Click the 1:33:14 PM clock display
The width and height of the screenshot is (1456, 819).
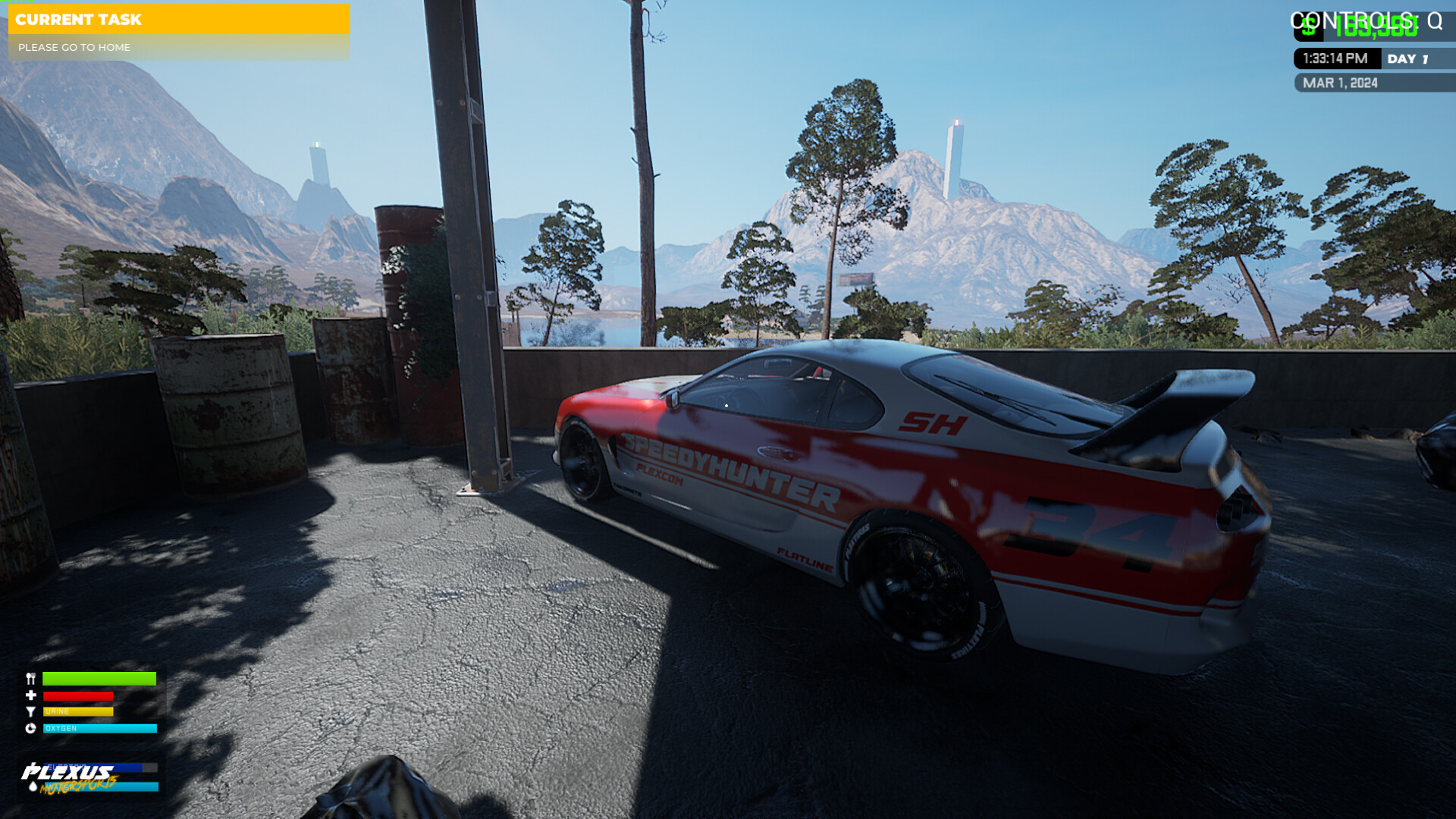click(1336, 58)
